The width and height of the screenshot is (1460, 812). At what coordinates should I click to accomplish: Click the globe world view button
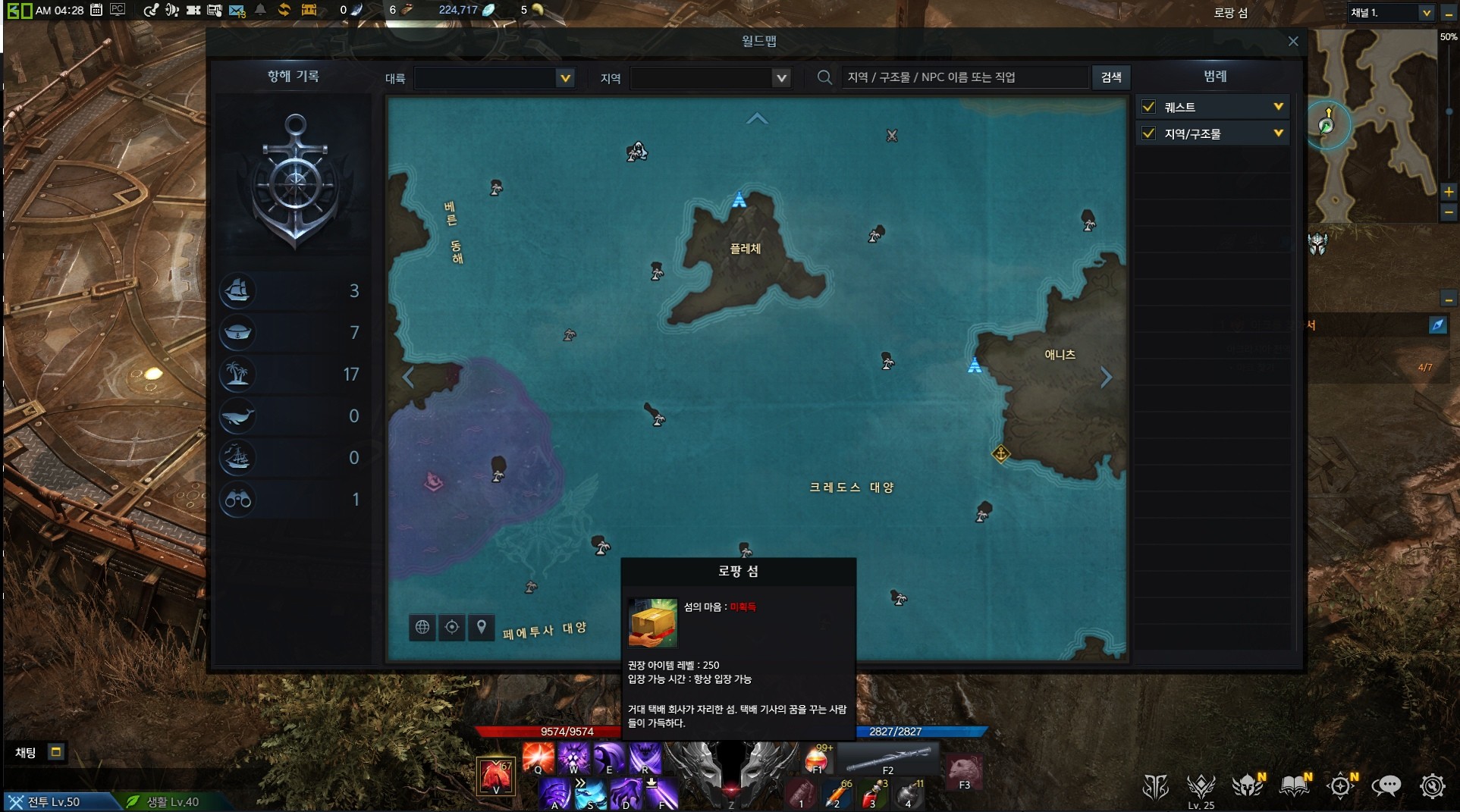pos(422,627)
